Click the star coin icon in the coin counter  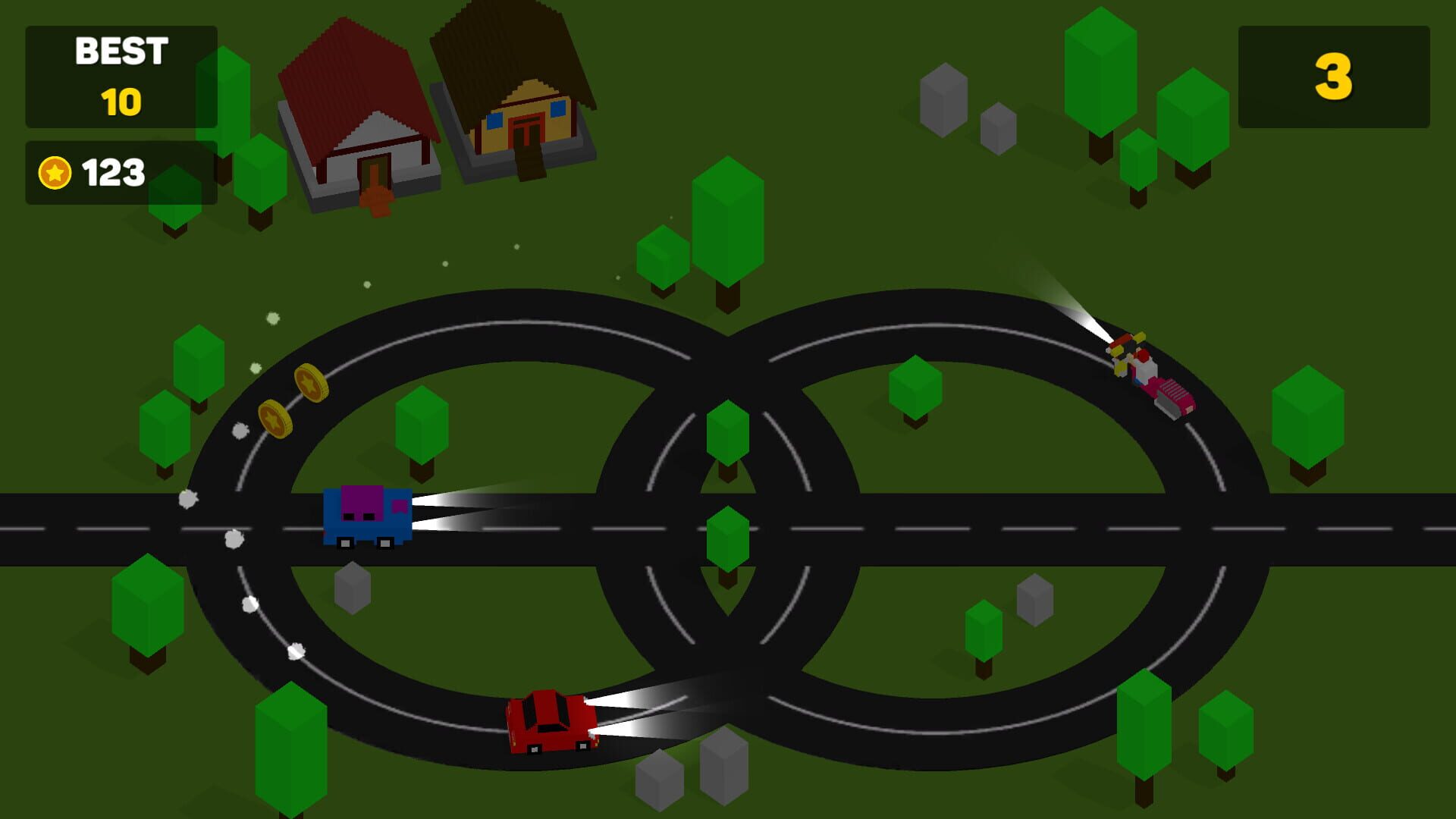(53, 171)
